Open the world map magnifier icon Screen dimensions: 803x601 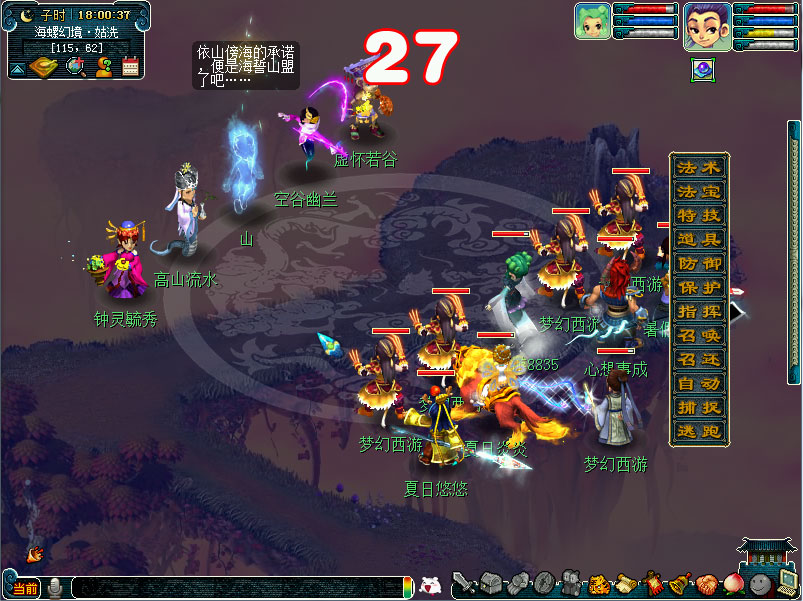74,67
